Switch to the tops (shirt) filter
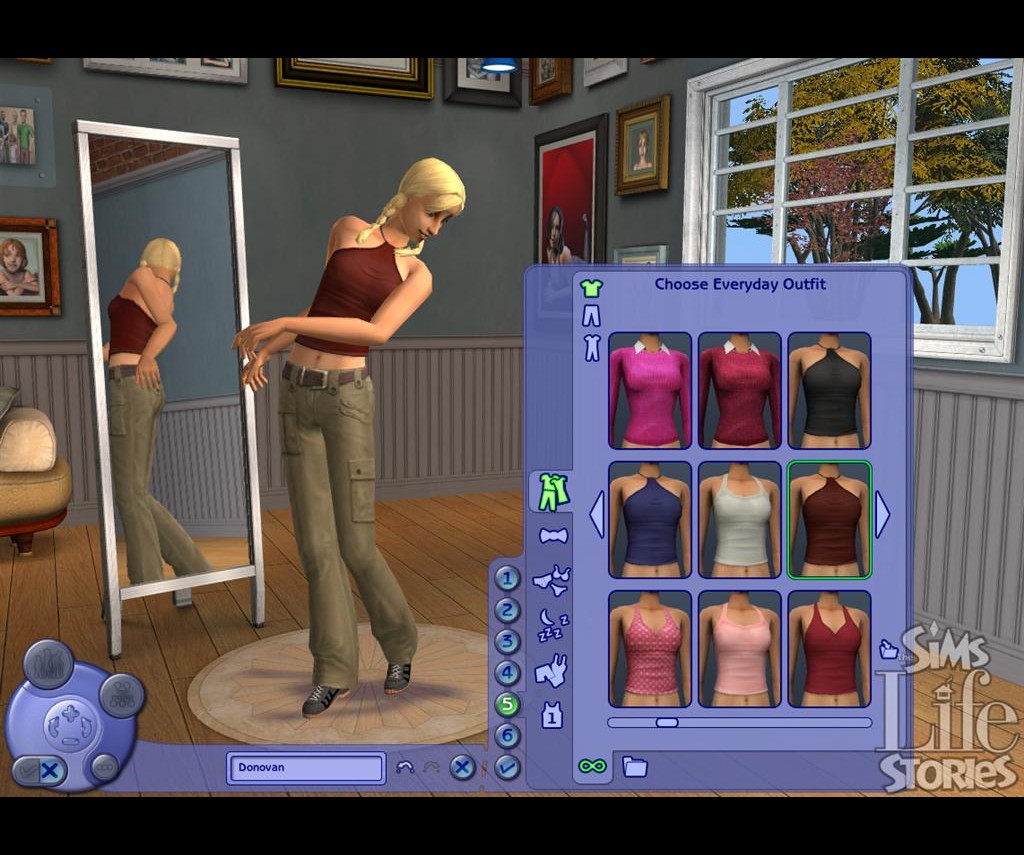Image resolution: width=1024 pixels, height=855 pixels. [591, 289]
